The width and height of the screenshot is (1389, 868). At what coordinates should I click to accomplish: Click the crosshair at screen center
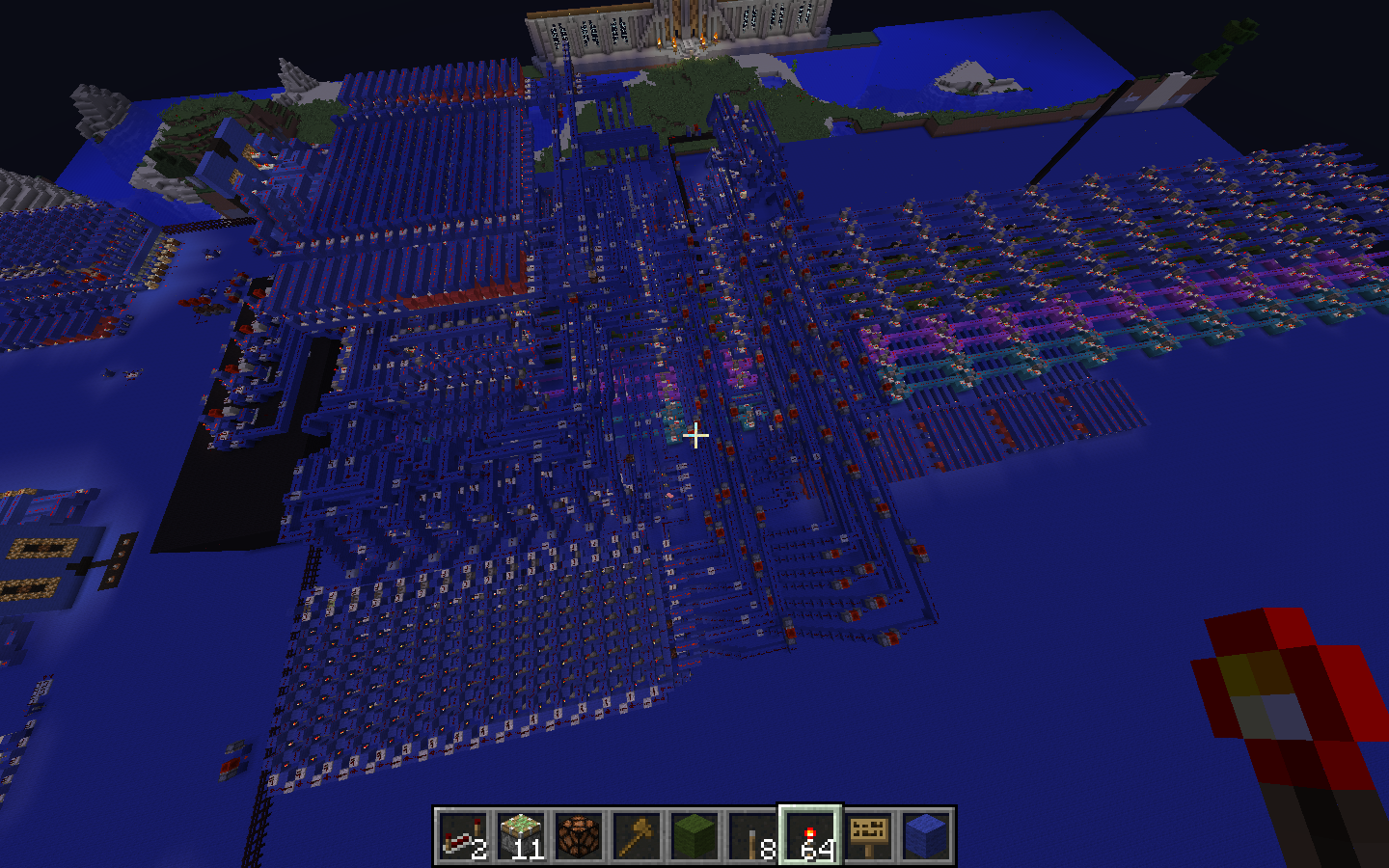click(x=694, y=436)
